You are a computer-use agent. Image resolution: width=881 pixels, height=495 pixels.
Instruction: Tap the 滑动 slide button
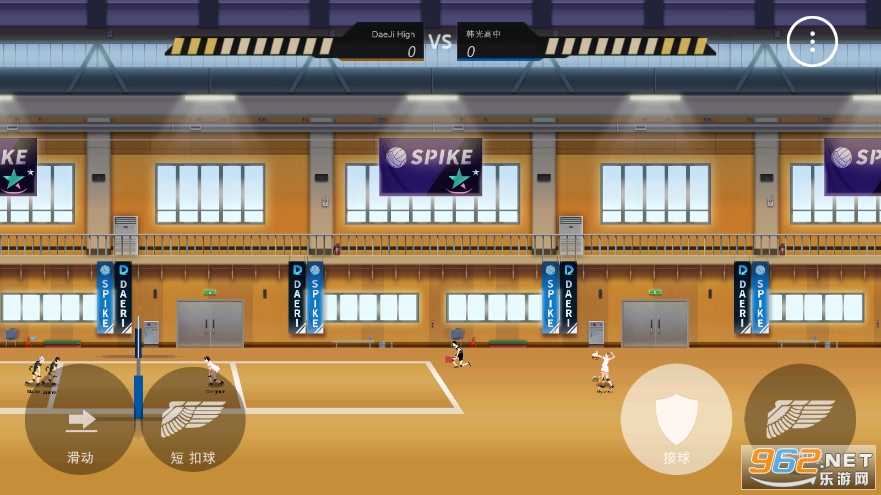coord(80,420)
